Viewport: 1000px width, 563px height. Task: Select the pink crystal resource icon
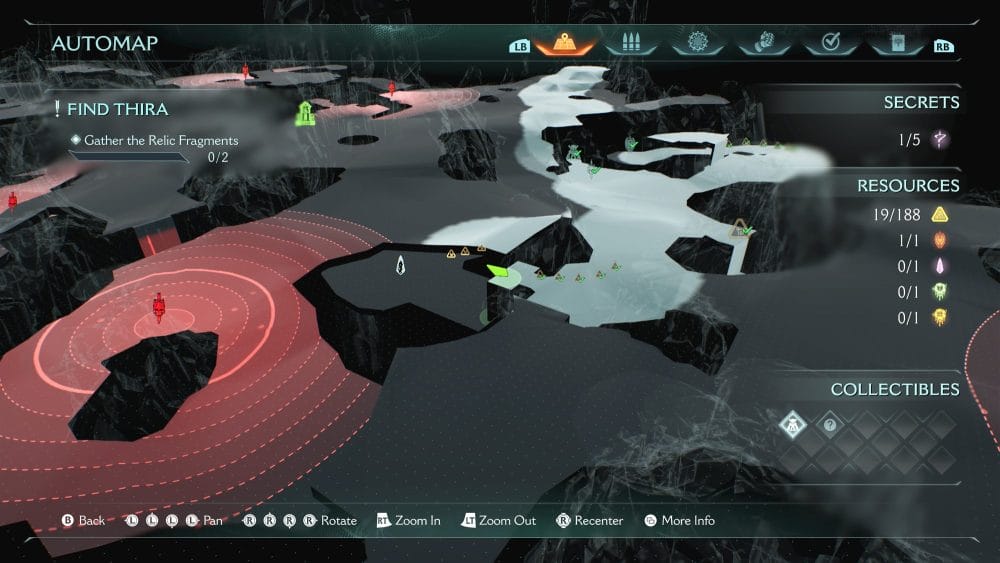click(940, 266)
